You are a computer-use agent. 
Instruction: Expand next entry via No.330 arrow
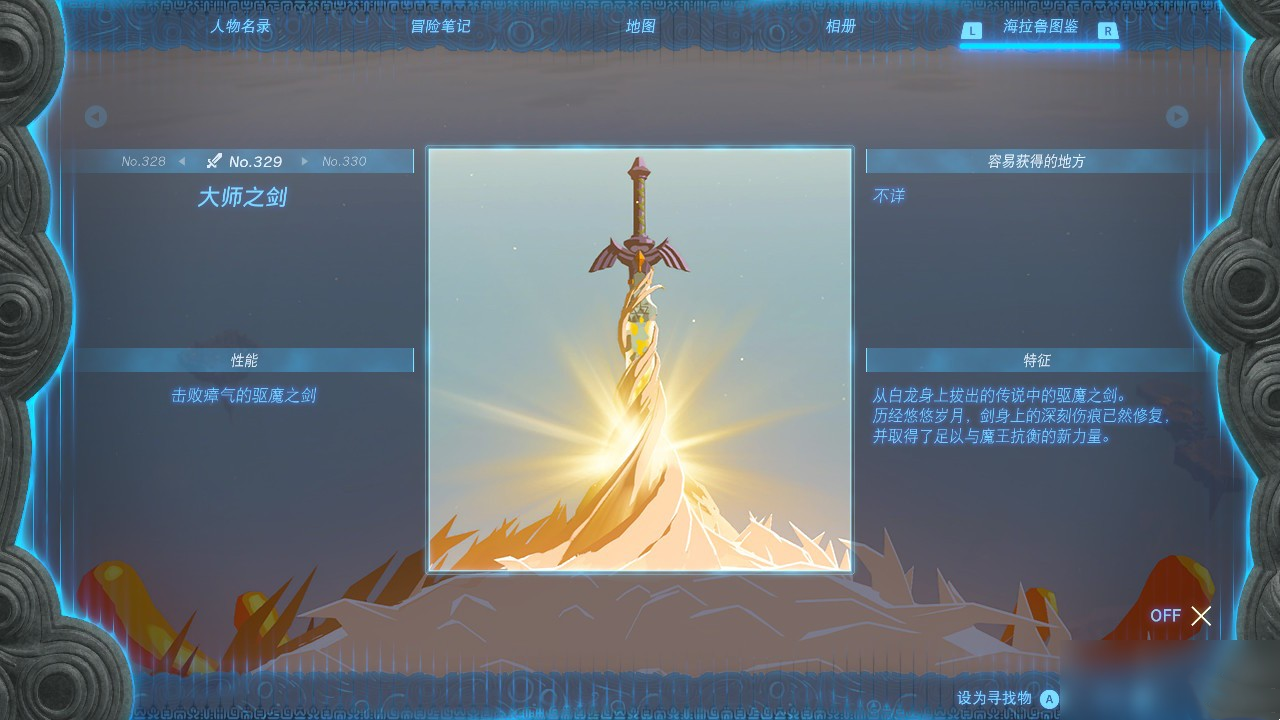307,160
